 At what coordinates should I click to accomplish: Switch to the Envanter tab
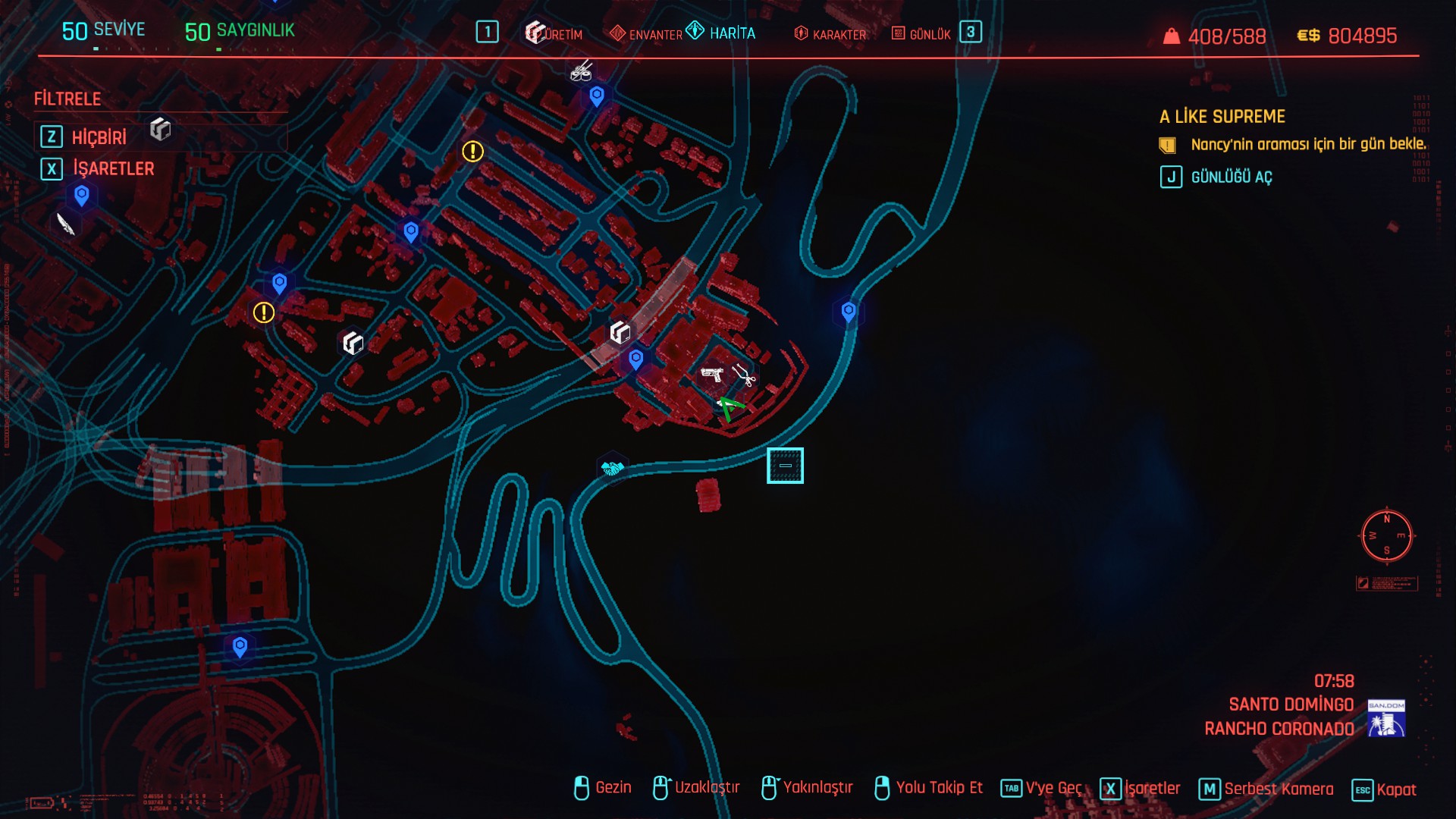(x=646, y=34)
